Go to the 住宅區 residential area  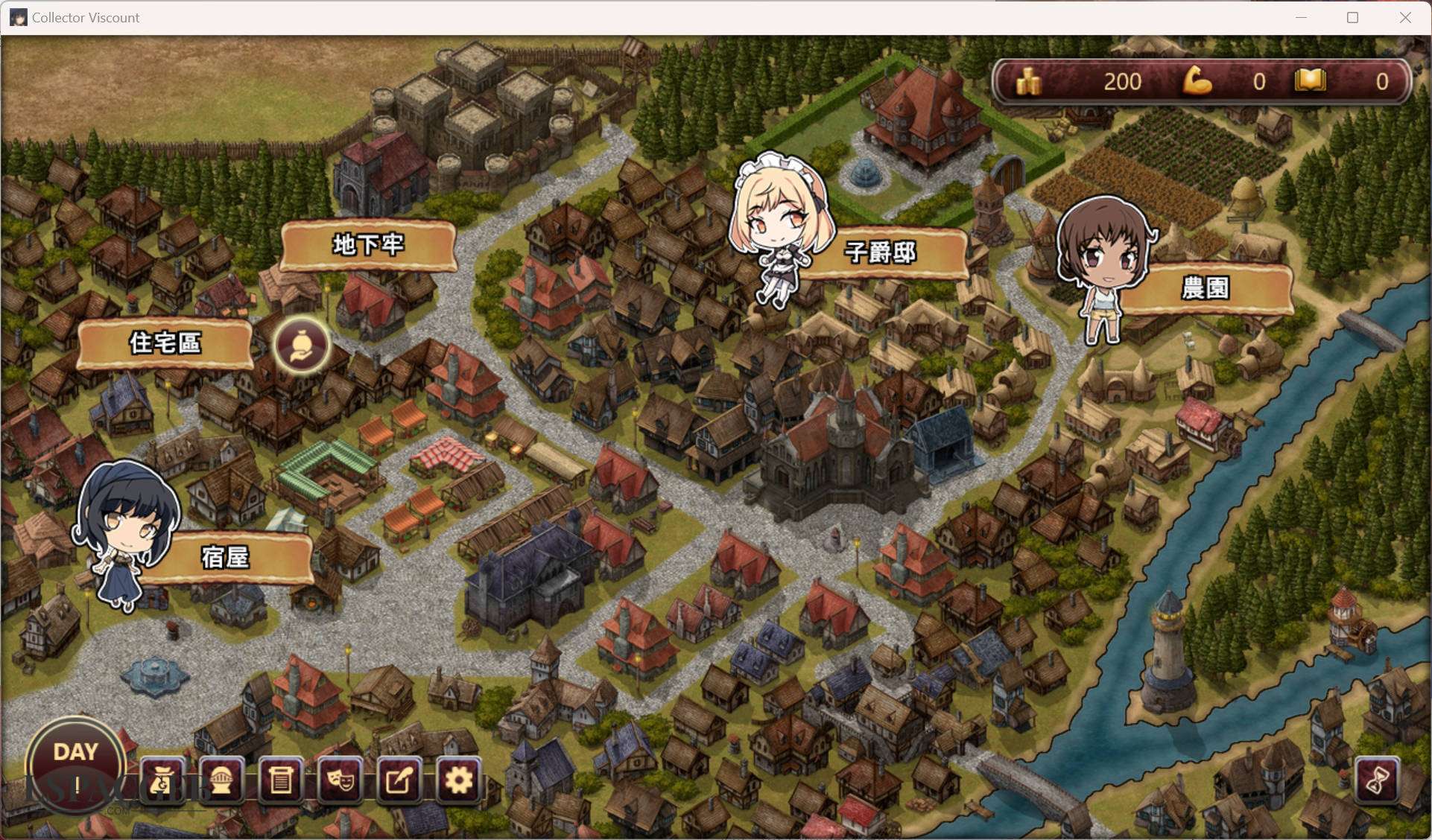[x=165, y=343]
